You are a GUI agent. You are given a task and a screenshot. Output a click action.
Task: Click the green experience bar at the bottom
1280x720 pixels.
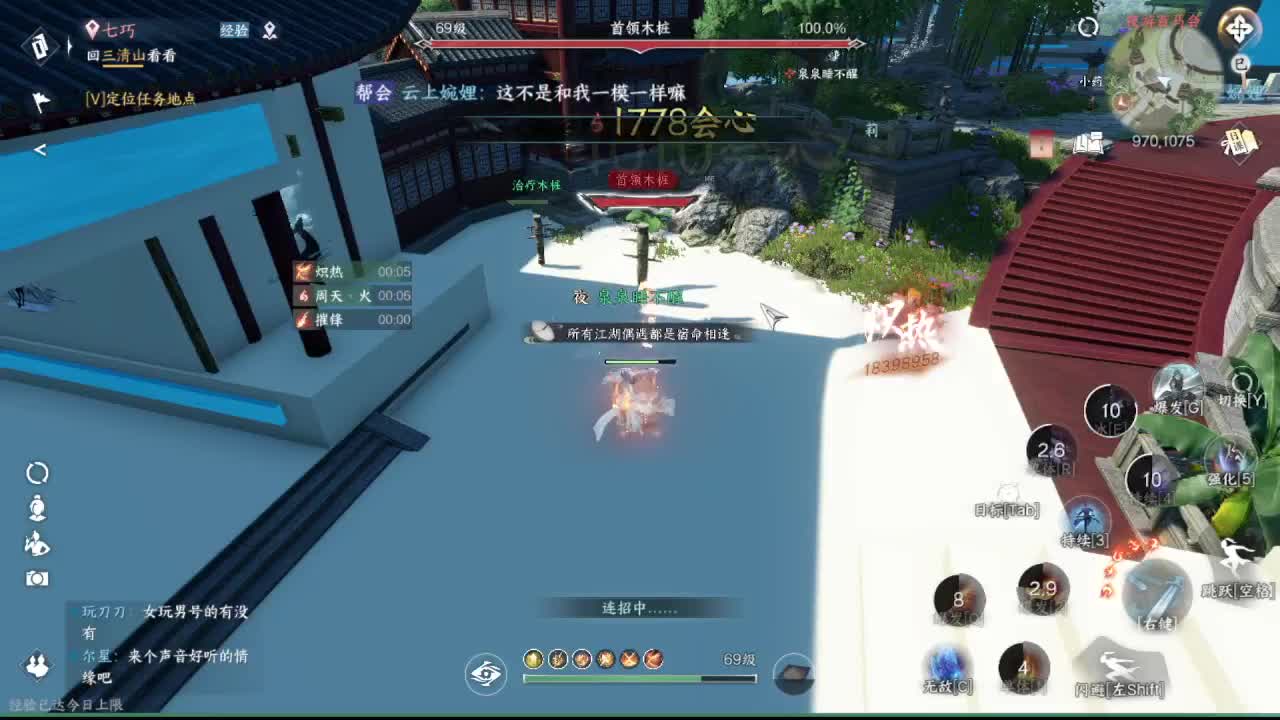[x=640, y=678]
